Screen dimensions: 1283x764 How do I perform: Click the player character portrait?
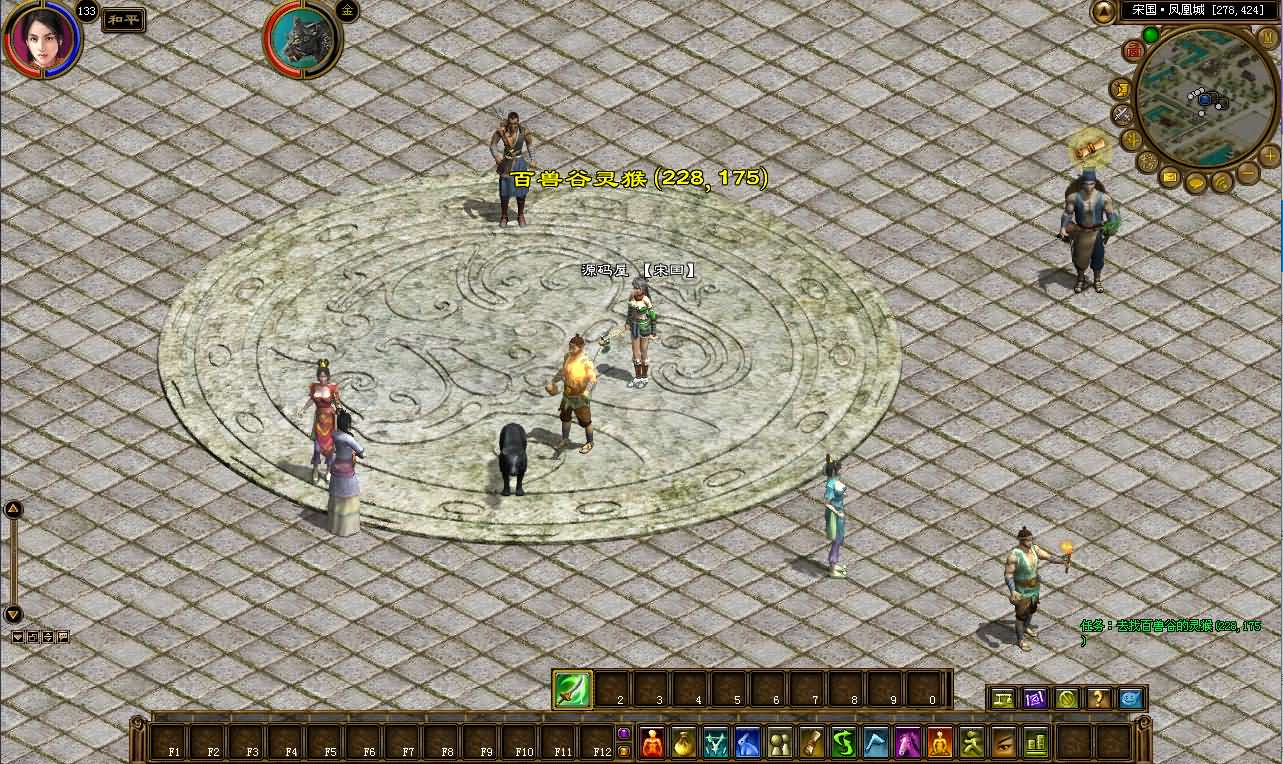tap(42, 38)
